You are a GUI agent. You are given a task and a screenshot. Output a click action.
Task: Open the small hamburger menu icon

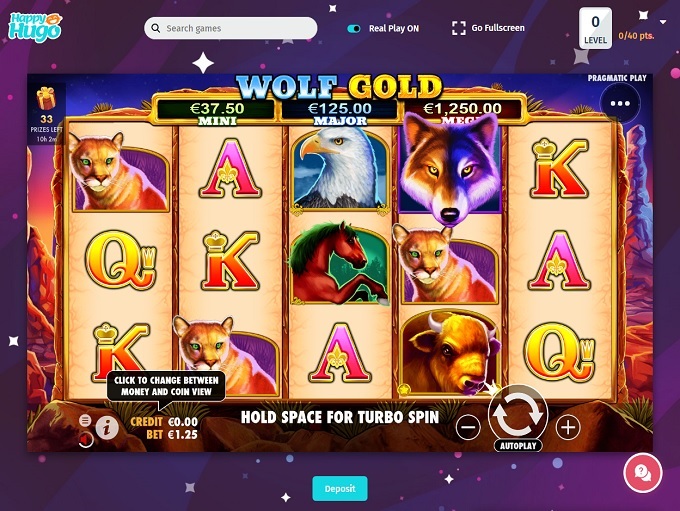(x=84, y=420)
